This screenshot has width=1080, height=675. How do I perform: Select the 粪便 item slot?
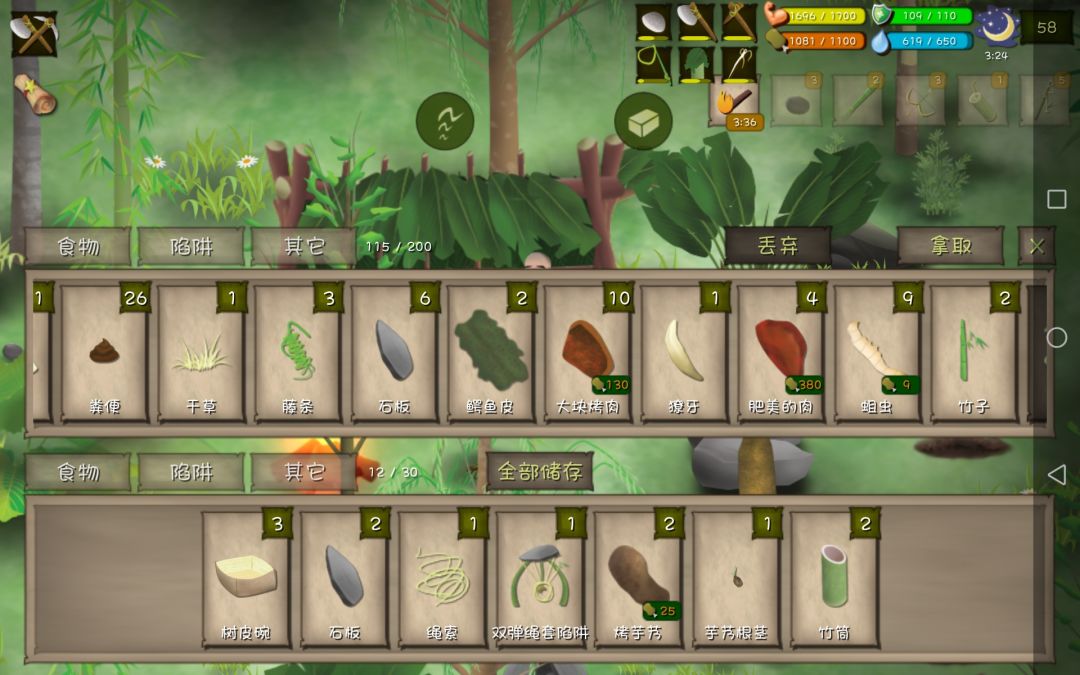point(105,353)
